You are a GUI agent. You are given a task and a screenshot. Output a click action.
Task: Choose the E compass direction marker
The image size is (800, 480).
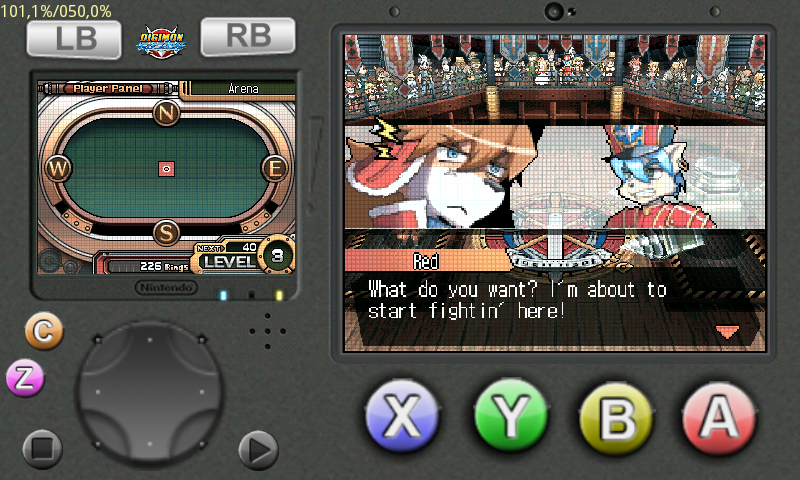coord(274,168)
